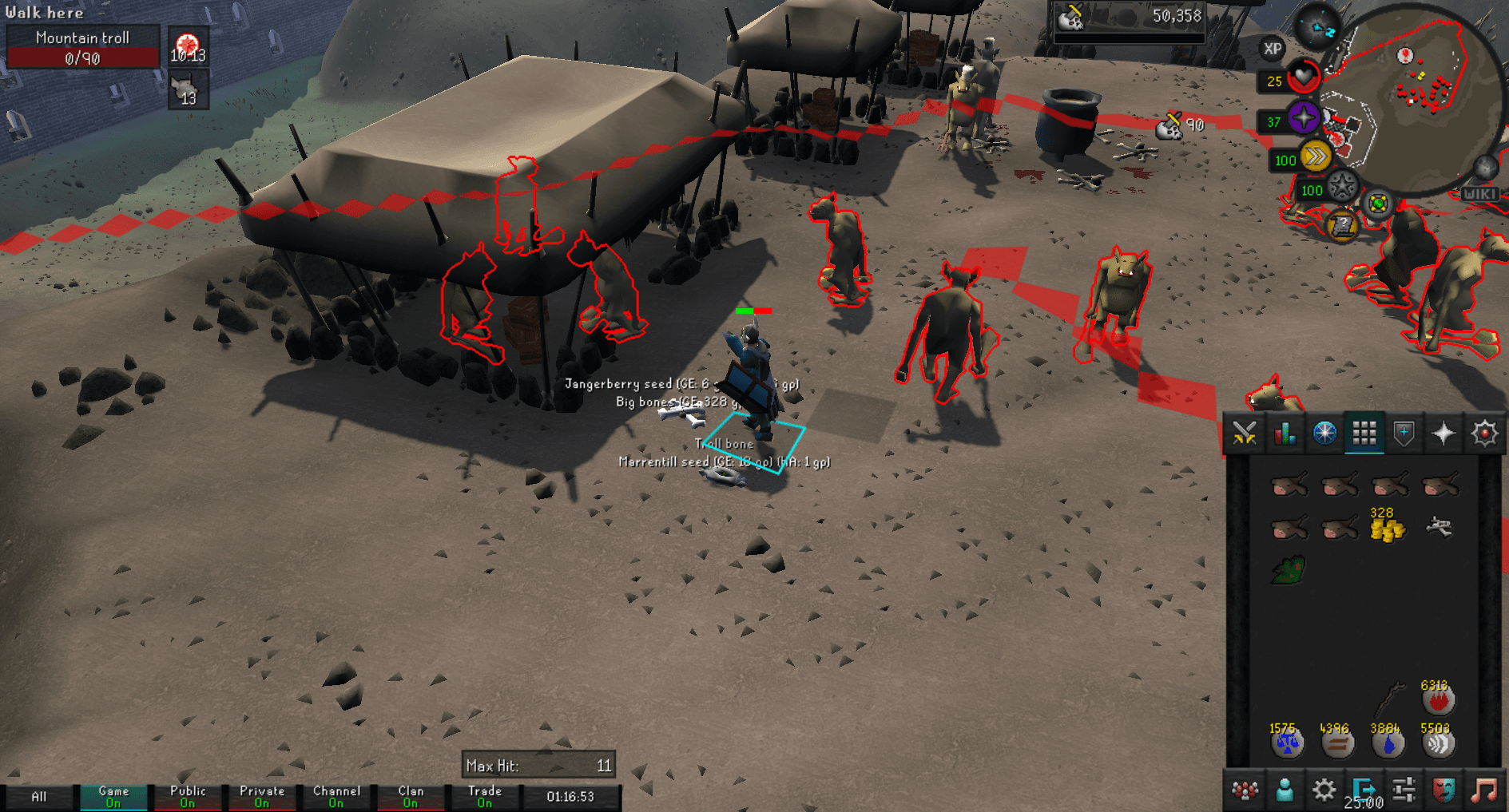The image size is (1509, 812).
Task: Click the Logout door button
Action: click(x=1366, y=790)
